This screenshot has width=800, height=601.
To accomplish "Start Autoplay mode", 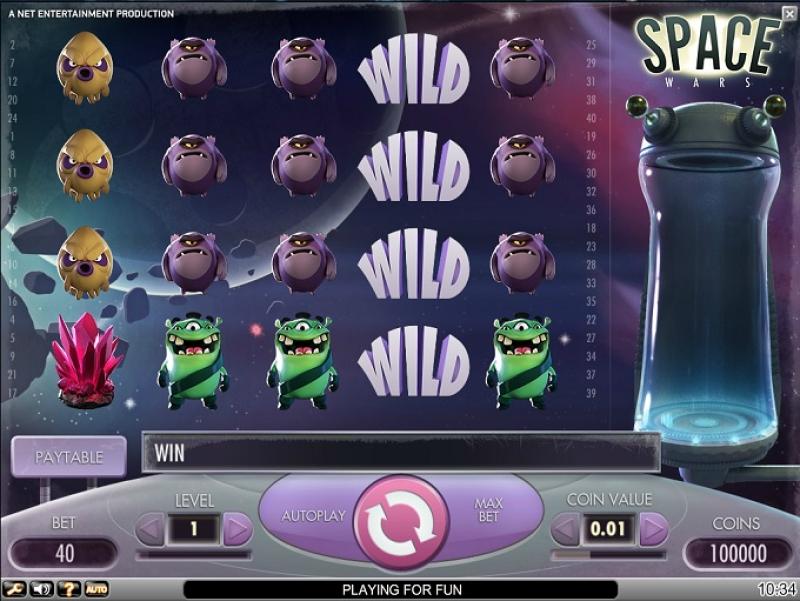I will tap(313, 516).
